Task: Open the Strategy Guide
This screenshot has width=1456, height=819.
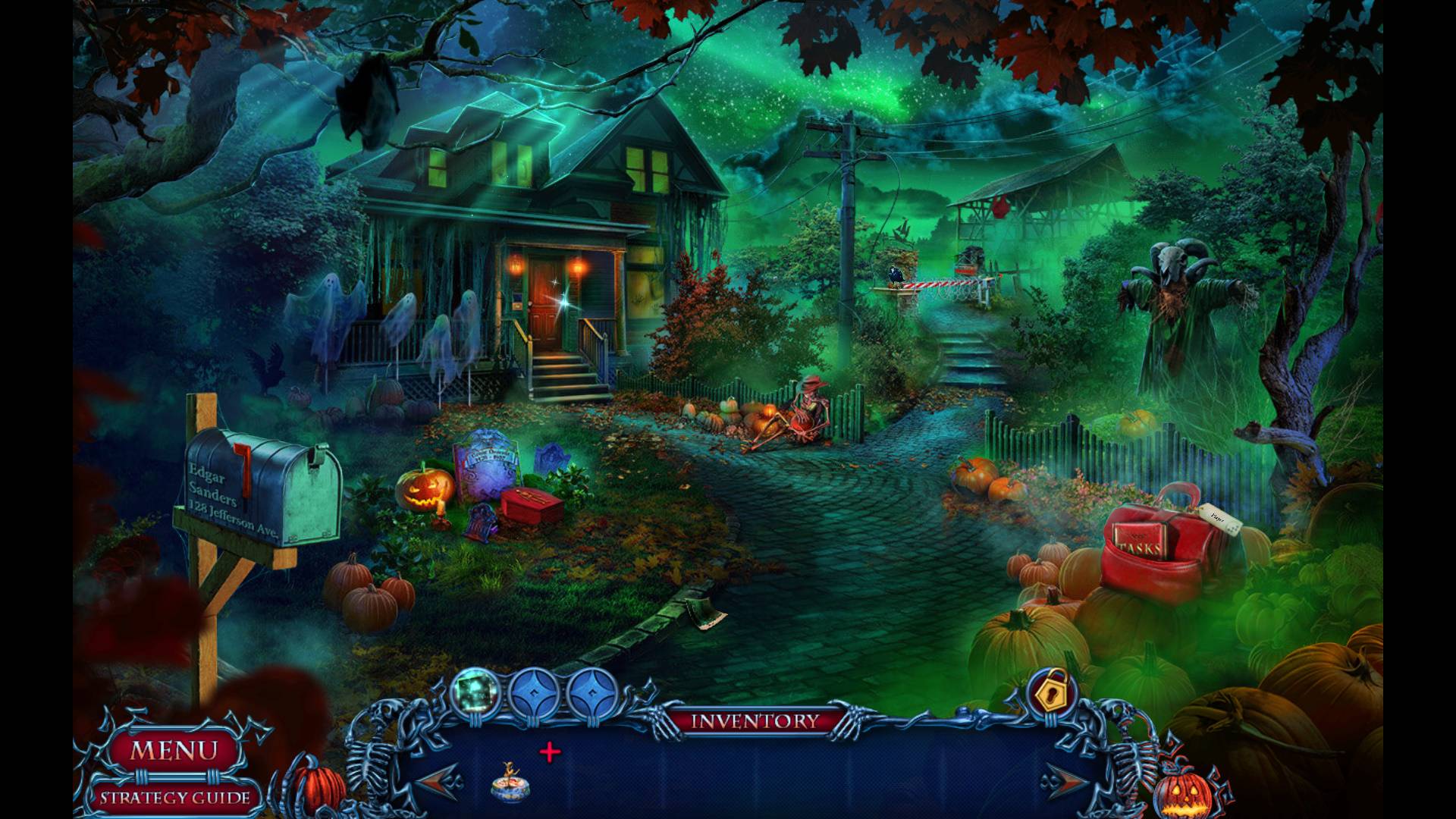Action: pyautogui.click(x=175, y=797)
